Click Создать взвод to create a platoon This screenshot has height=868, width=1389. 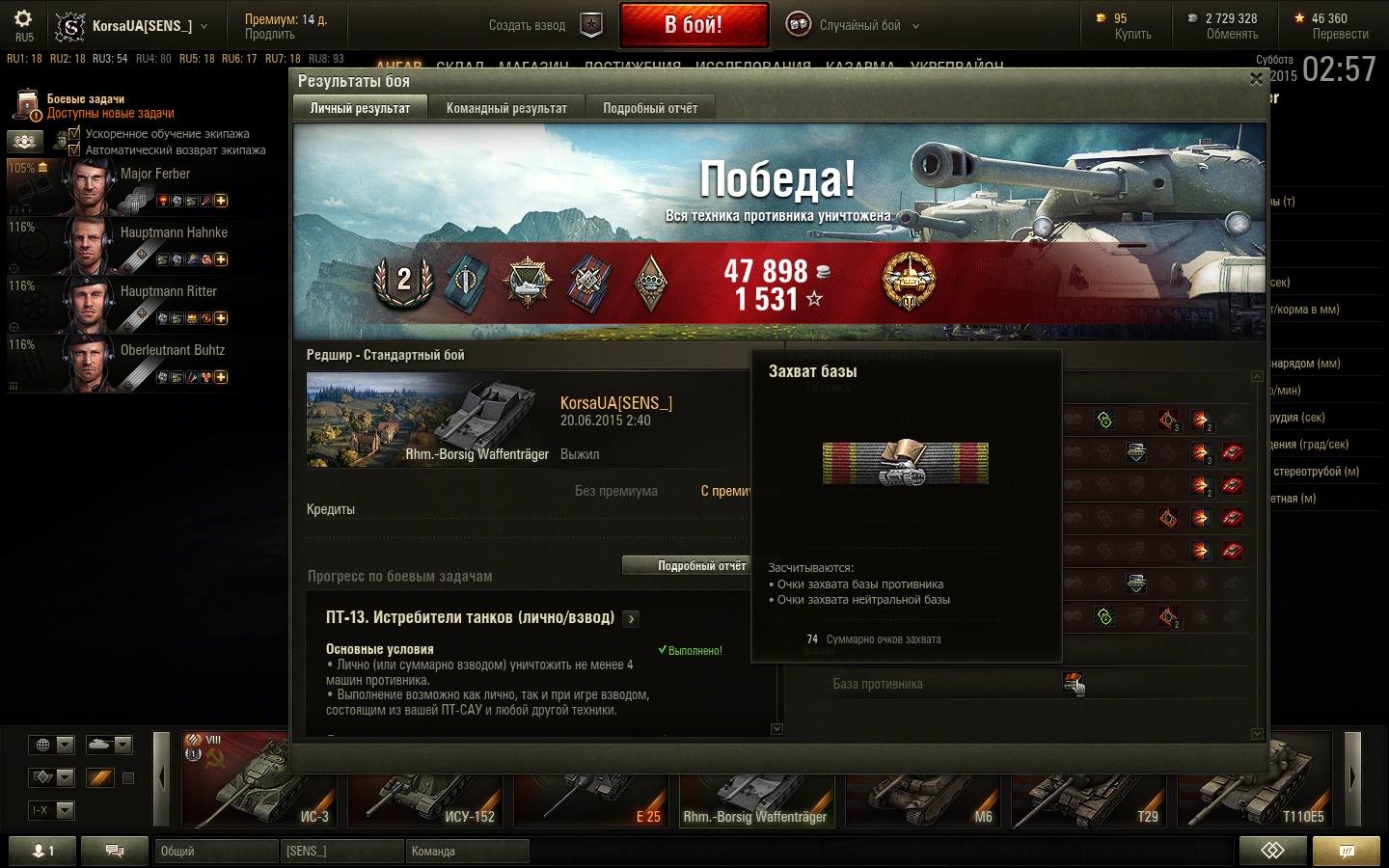click(x=544, y=26)
